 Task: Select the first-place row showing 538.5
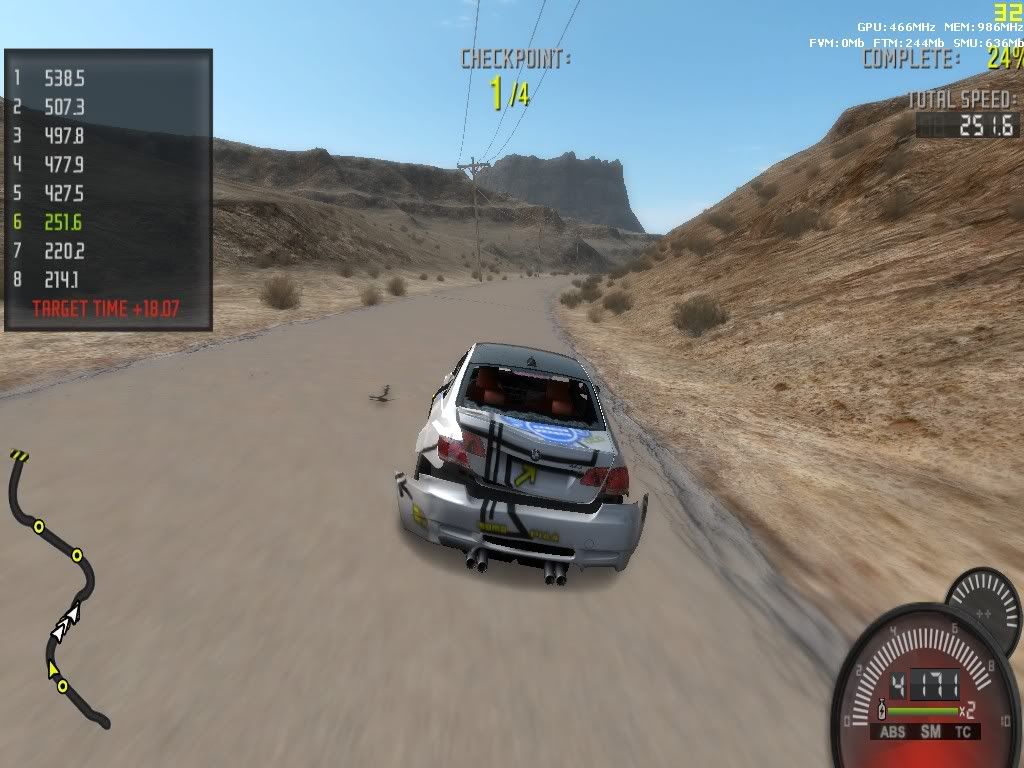[62, 77]
